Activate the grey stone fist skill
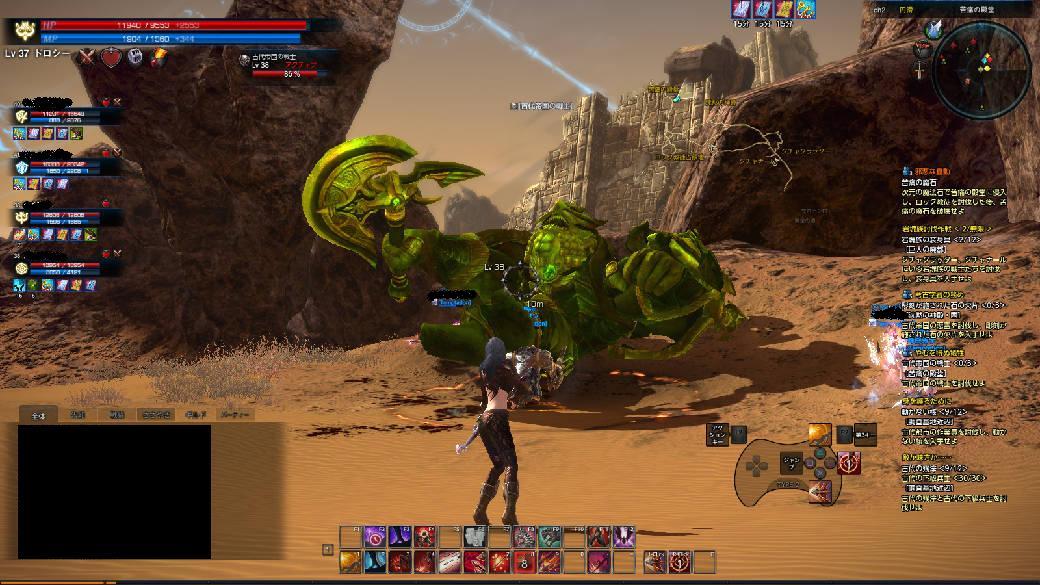This screenshot has width=1040, height=585. (475, 537)
